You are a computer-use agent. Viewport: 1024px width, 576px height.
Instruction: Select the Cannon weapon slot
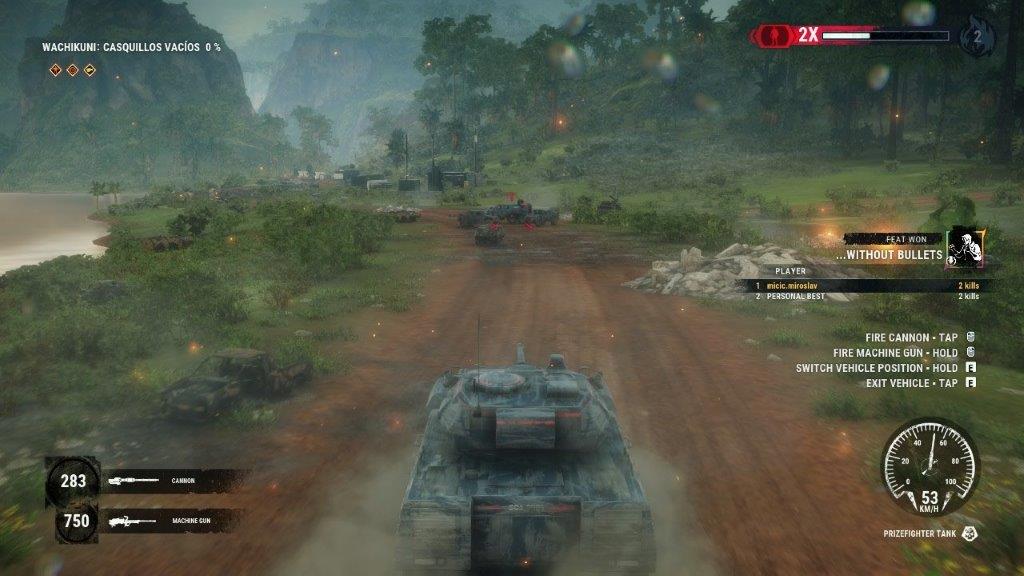pyautogui.click(x=150, y=481)
